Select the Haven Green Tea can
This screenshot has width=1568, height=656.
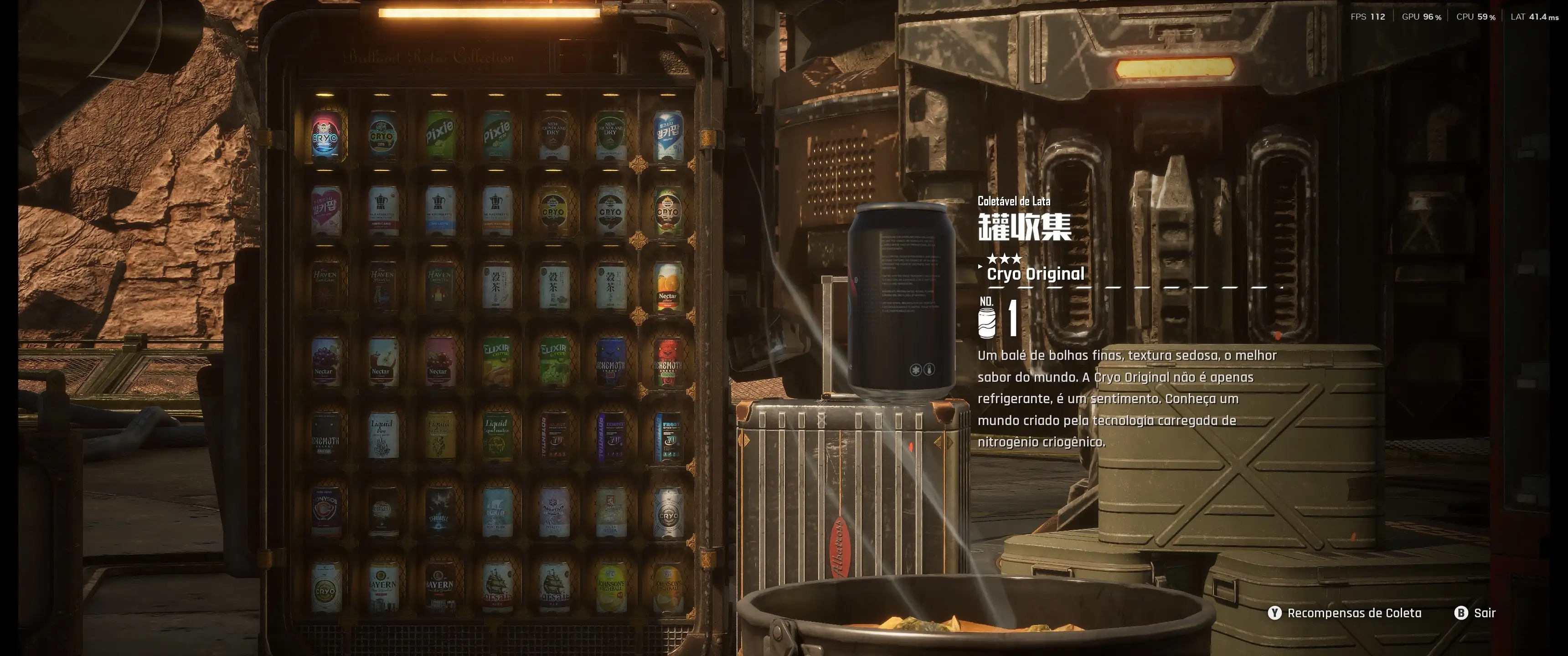point(439,286)
